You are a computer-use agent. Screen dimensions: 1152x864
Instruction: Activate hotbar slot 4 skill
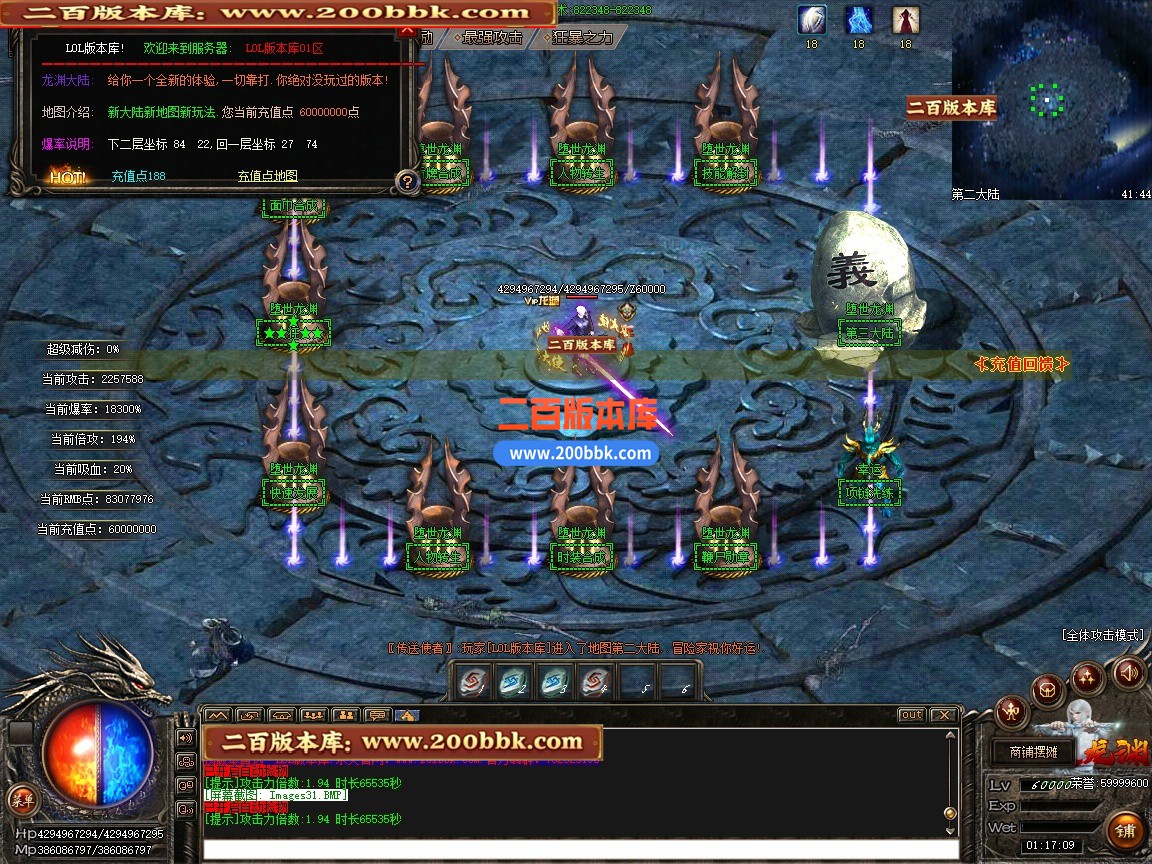(x=595, y=683)
